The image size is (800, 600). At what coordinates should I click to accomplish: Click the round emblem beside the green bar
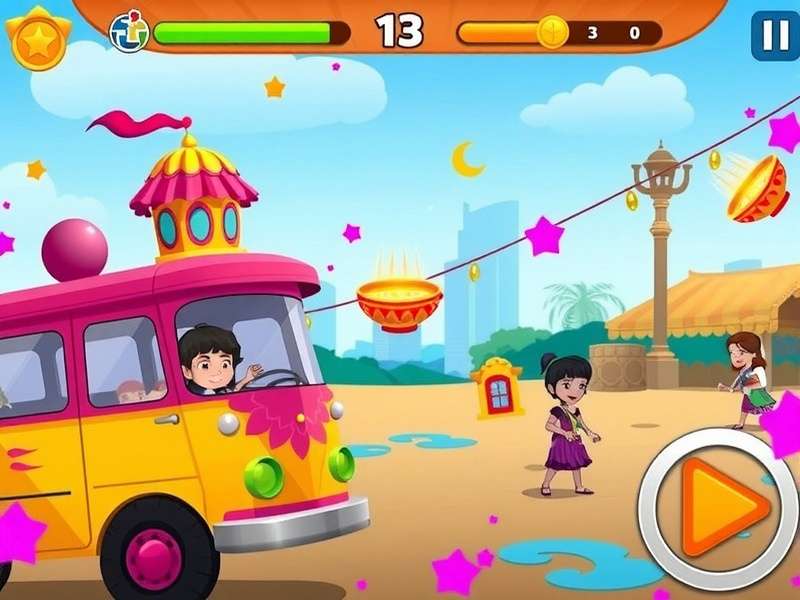[129, 32]
